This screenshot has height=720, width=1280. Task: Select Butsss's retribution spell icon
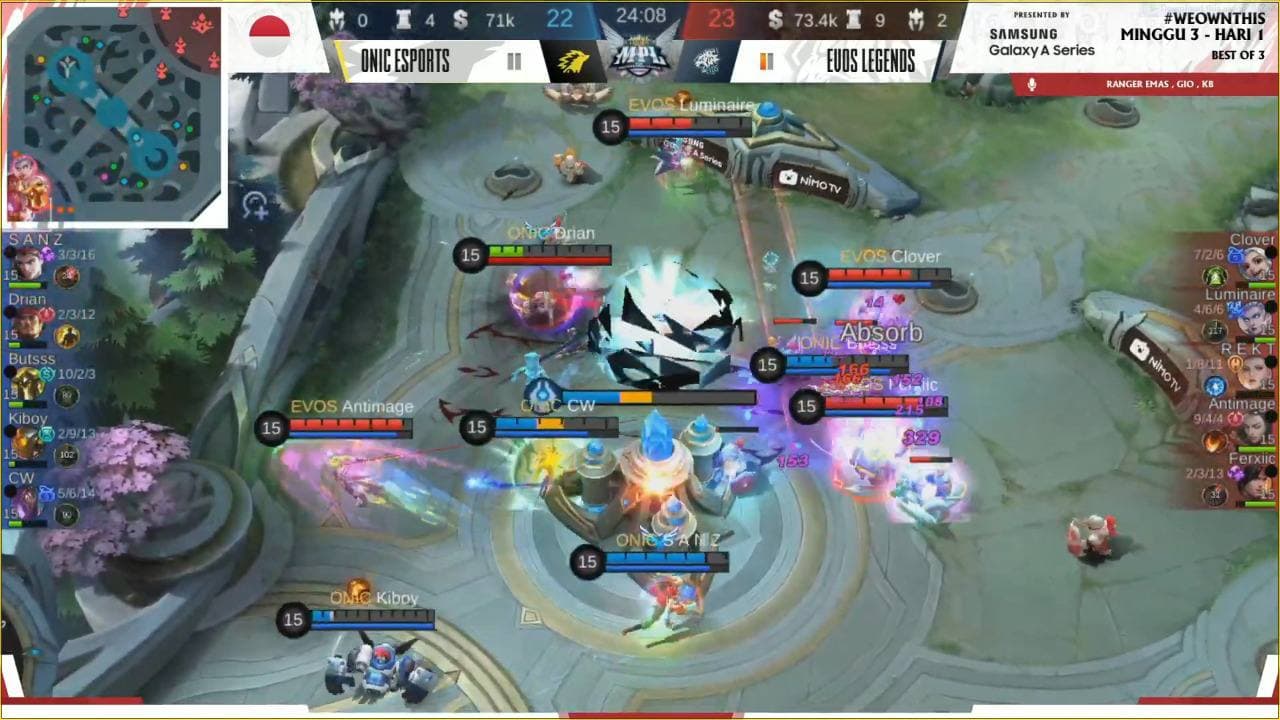pyautogui.click(x=47, y=374)
